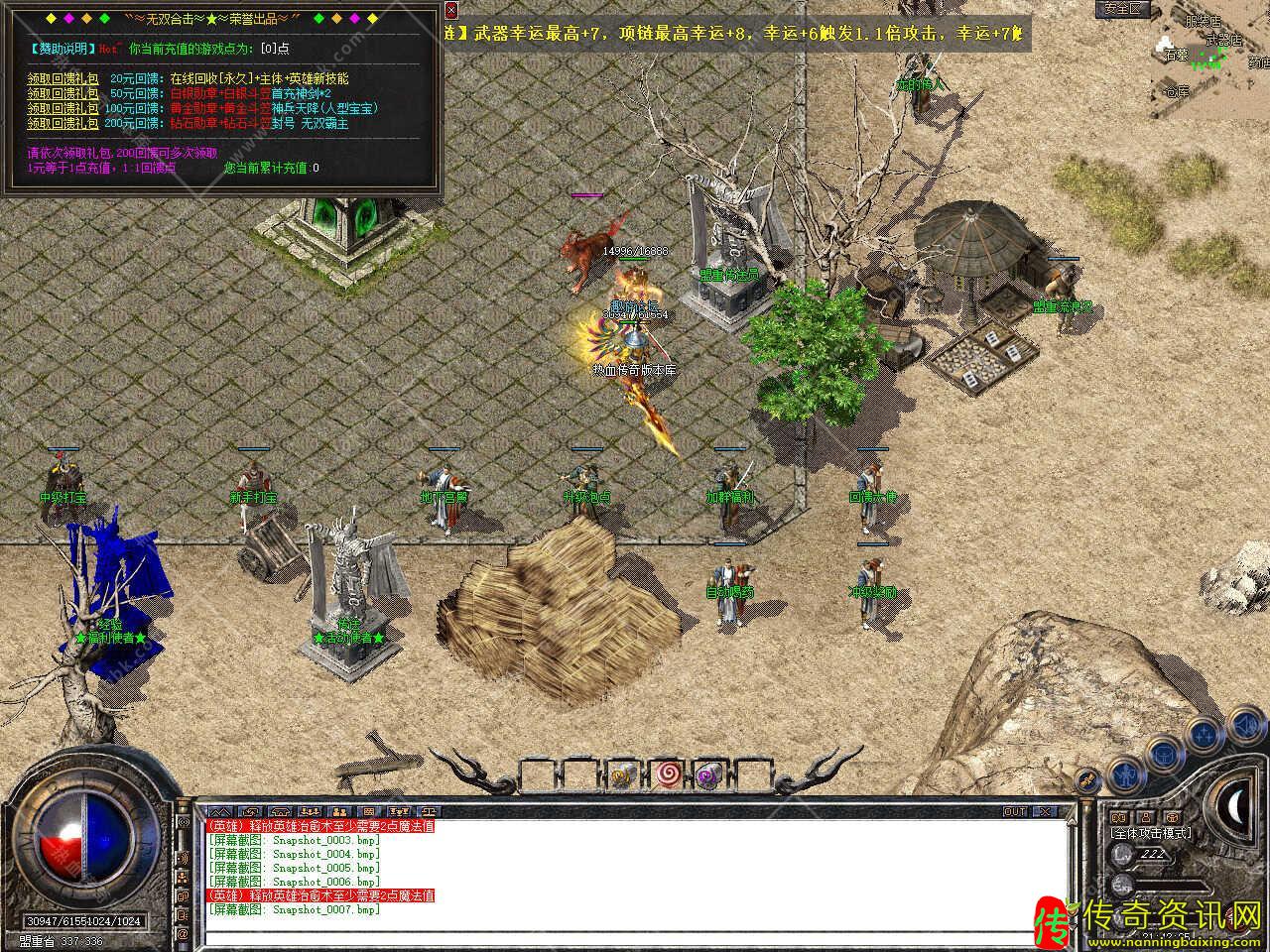The height and width of the screenshot is (952, 1270).
Task: Close the chat panel with the X button
Action: (1042, 811)
